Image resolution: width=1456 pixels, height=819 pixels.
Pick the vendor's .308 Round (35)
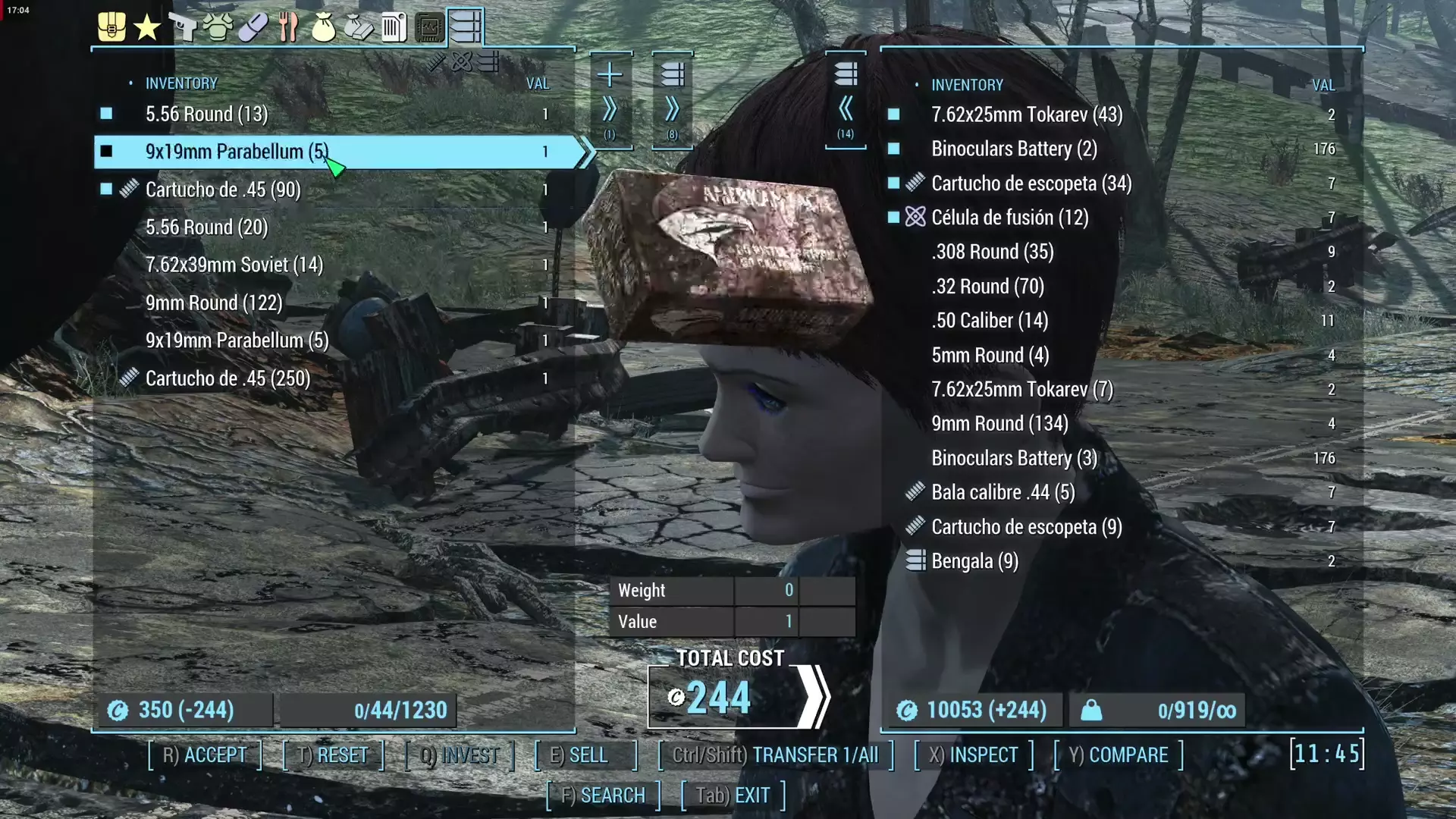[x=992, y=252]
